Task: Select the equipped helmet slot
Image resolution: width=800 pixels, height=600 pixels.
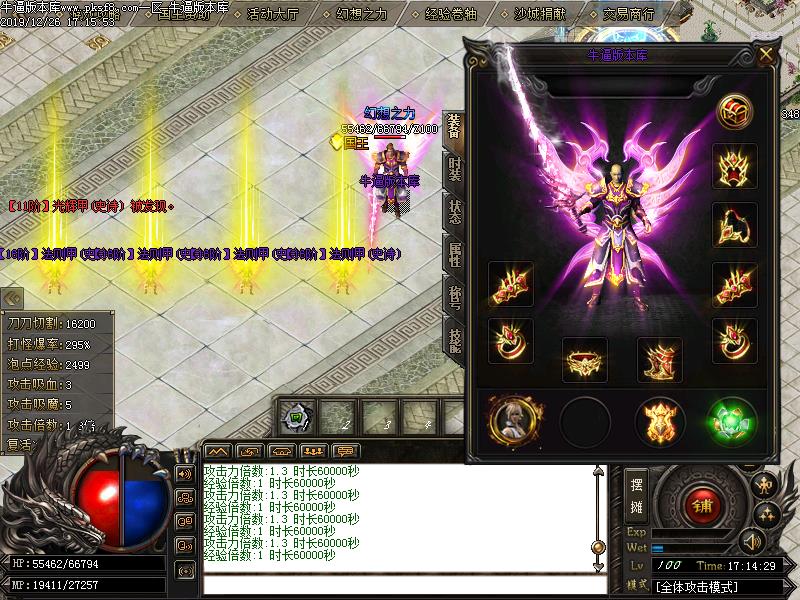Action: [735, 166]
